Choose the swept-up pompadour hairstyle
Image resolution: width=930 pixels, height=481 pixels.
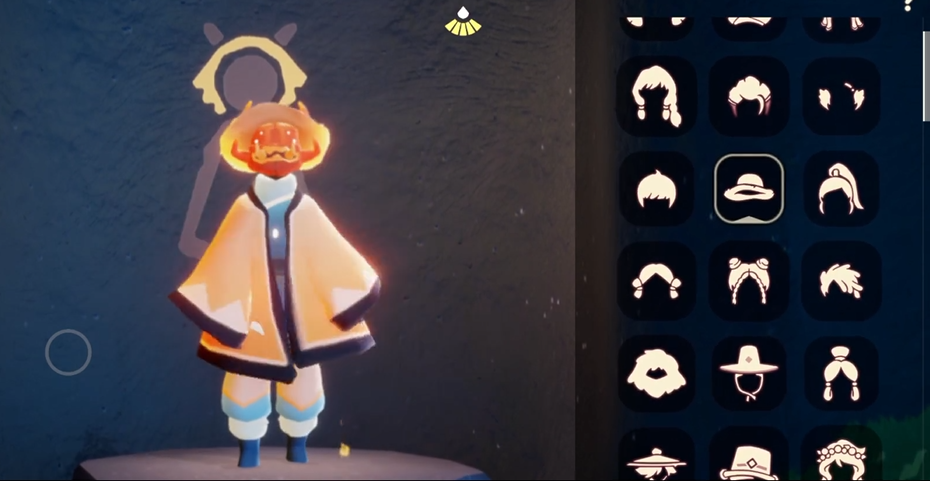click(x=749, y=96)
